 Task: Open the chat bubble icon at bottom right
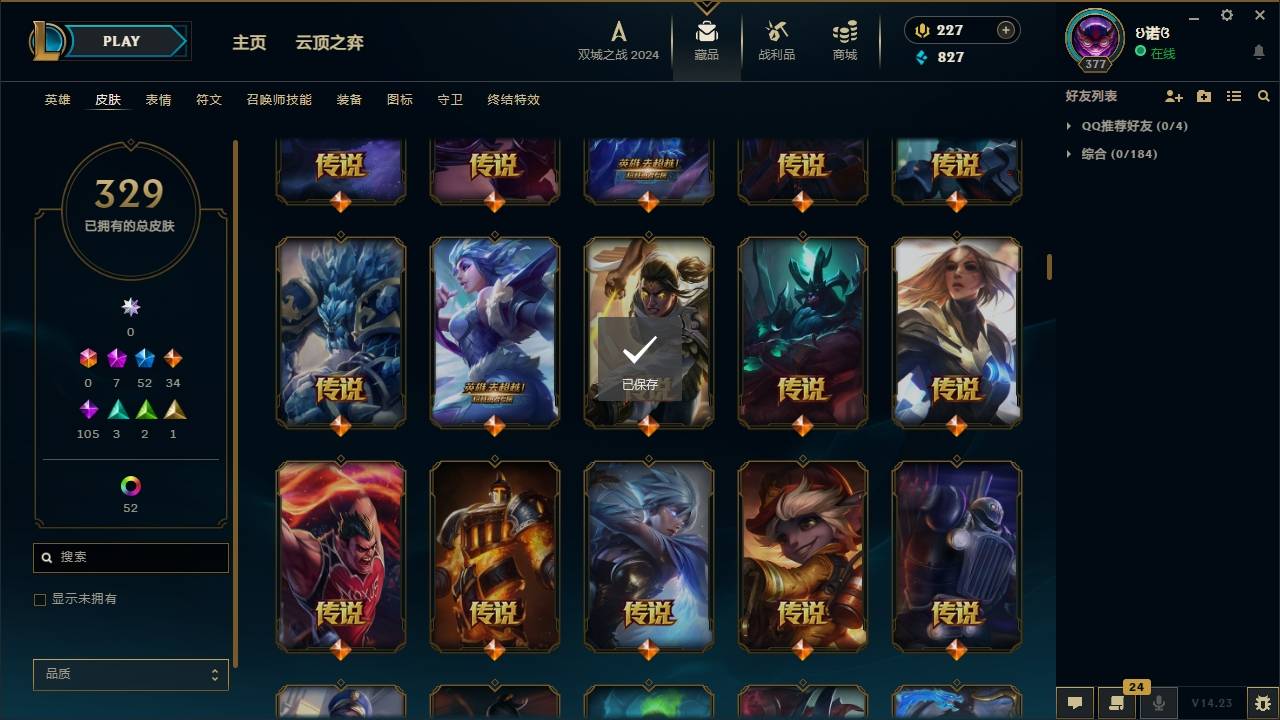click(x=1073, y=703)
